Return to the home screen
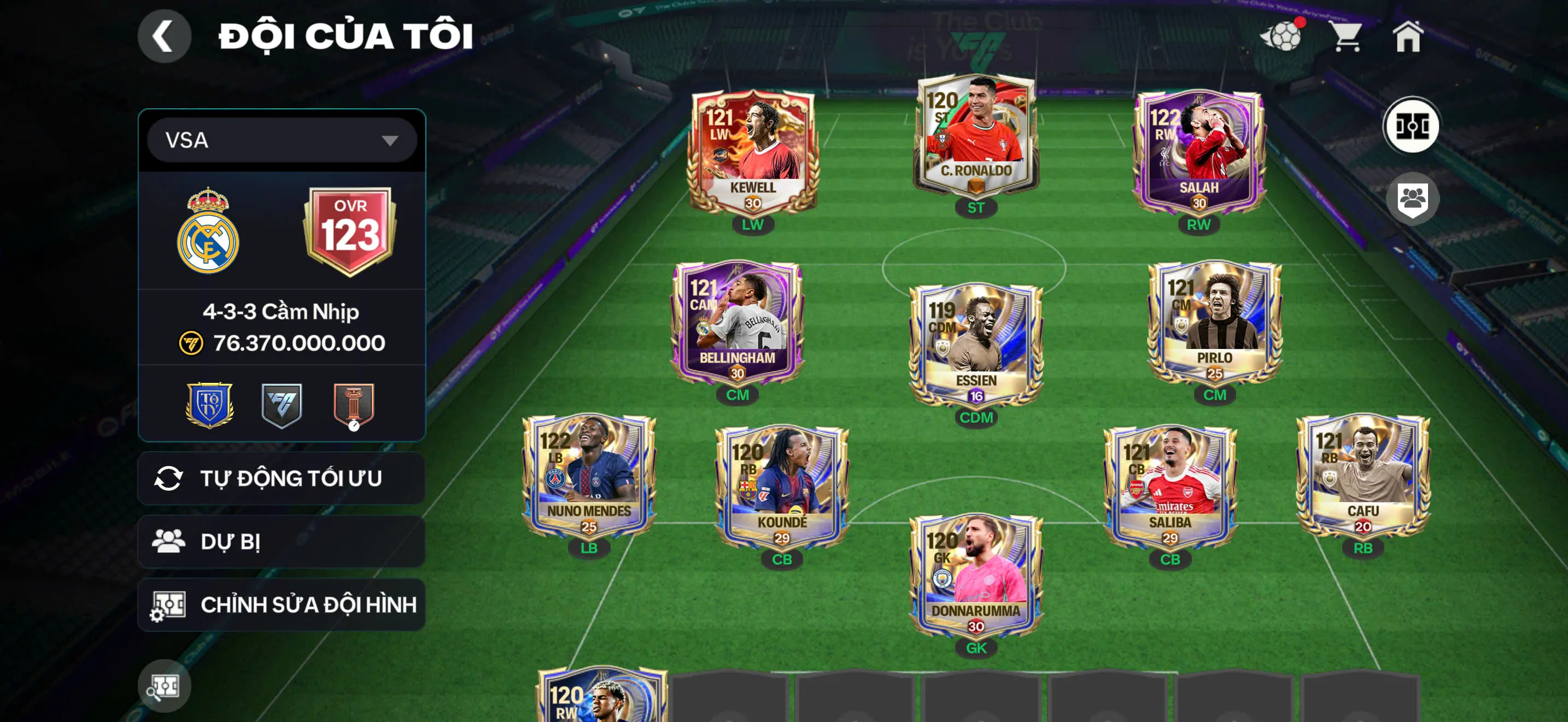 (1408, 37)
